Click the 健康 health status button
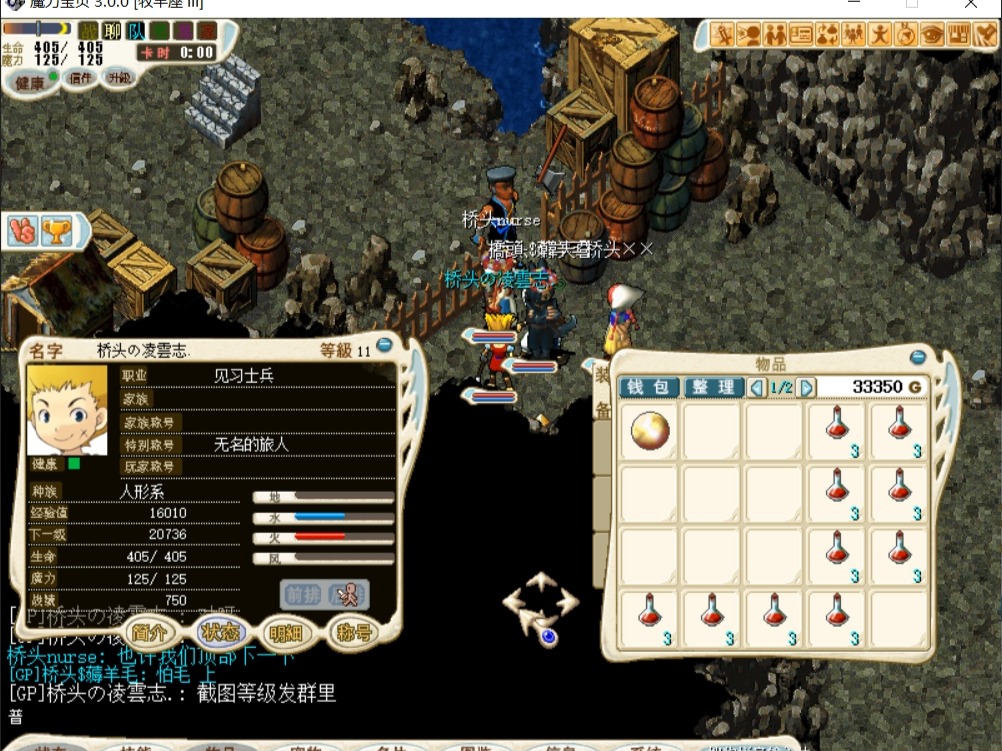 pyautogui.click(x=31, y=83)
